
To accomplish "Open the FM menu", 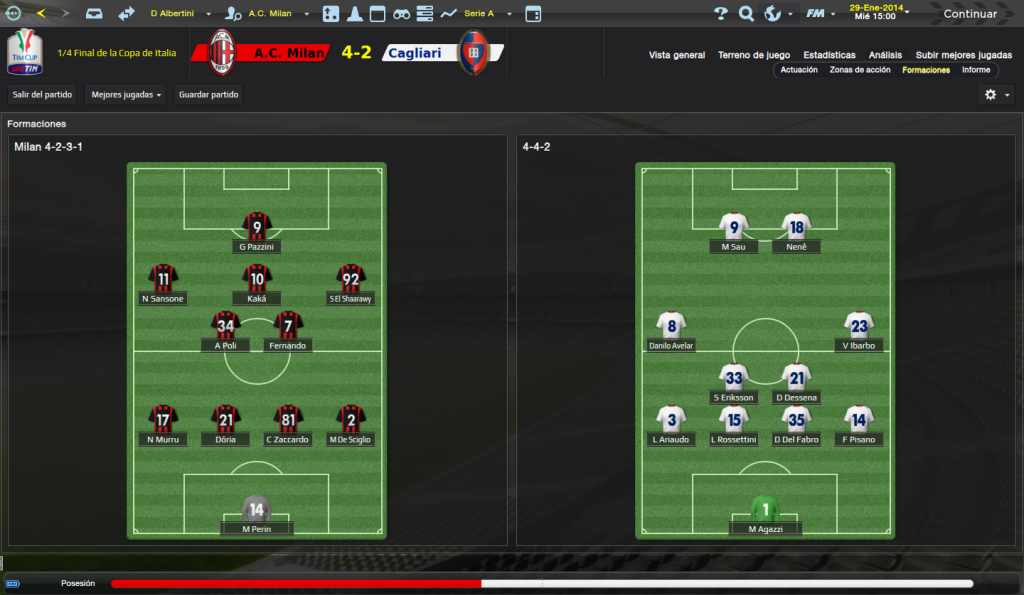I will click(x=819, y=14).
